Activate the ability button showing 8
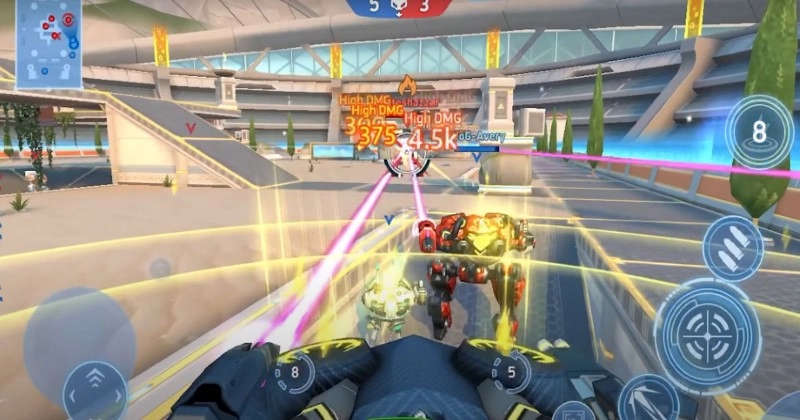Screen dimensions: 800x420 point(759,129)
